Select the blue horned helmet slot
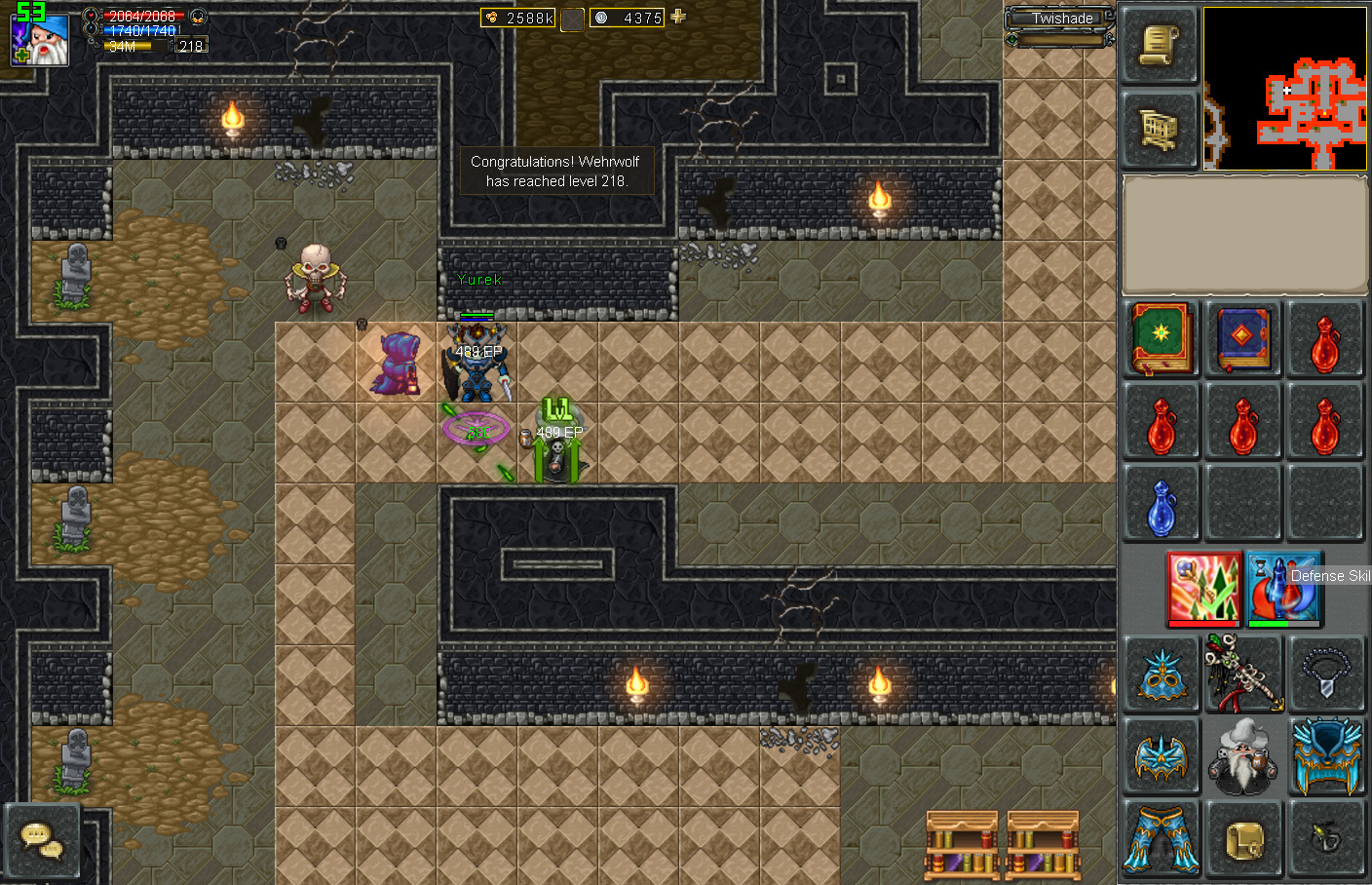Viewport: 1372px width, 885px height. 1162,673
